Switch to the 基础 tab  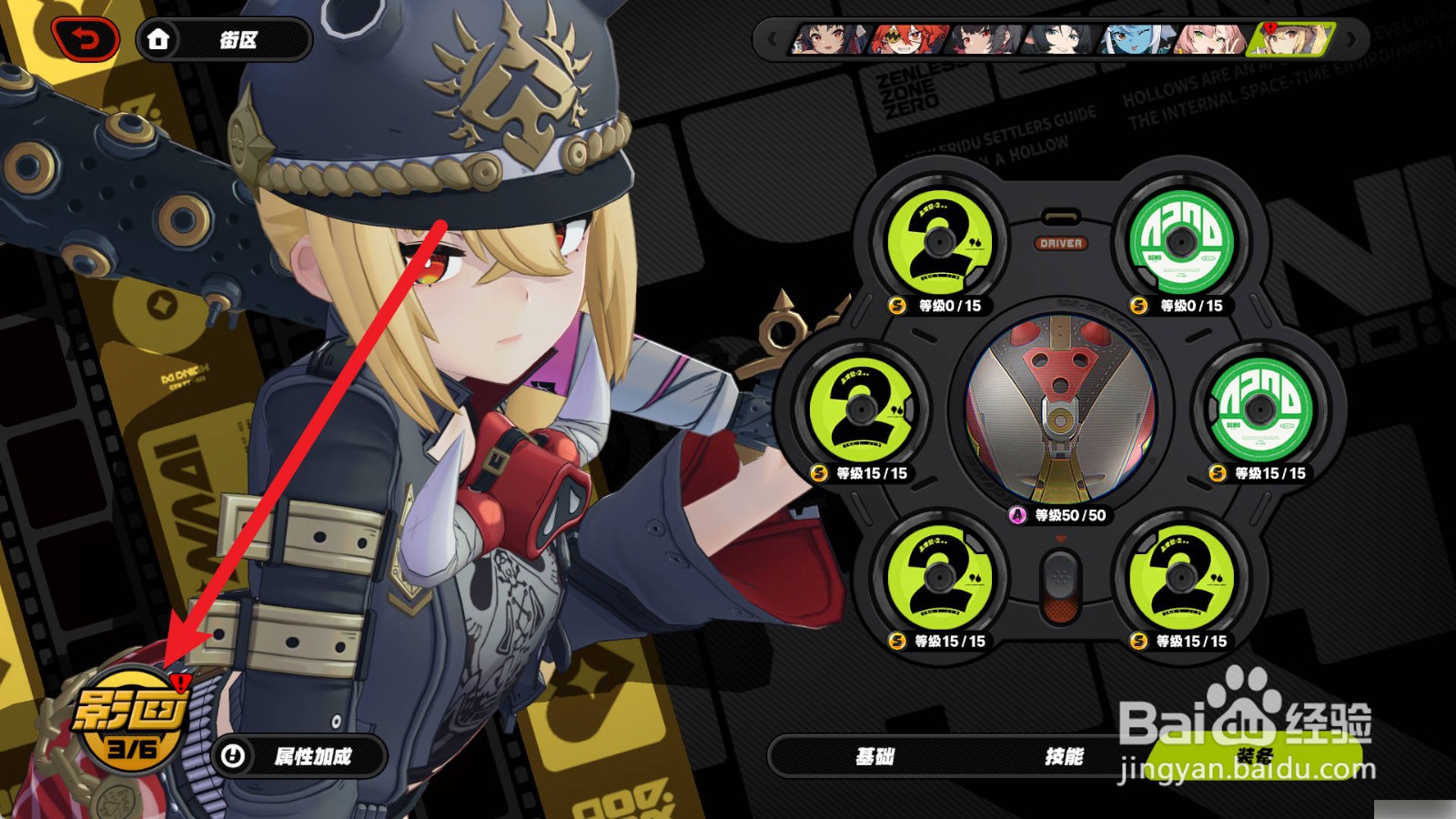pyautogui.click(x=875, y=756)
